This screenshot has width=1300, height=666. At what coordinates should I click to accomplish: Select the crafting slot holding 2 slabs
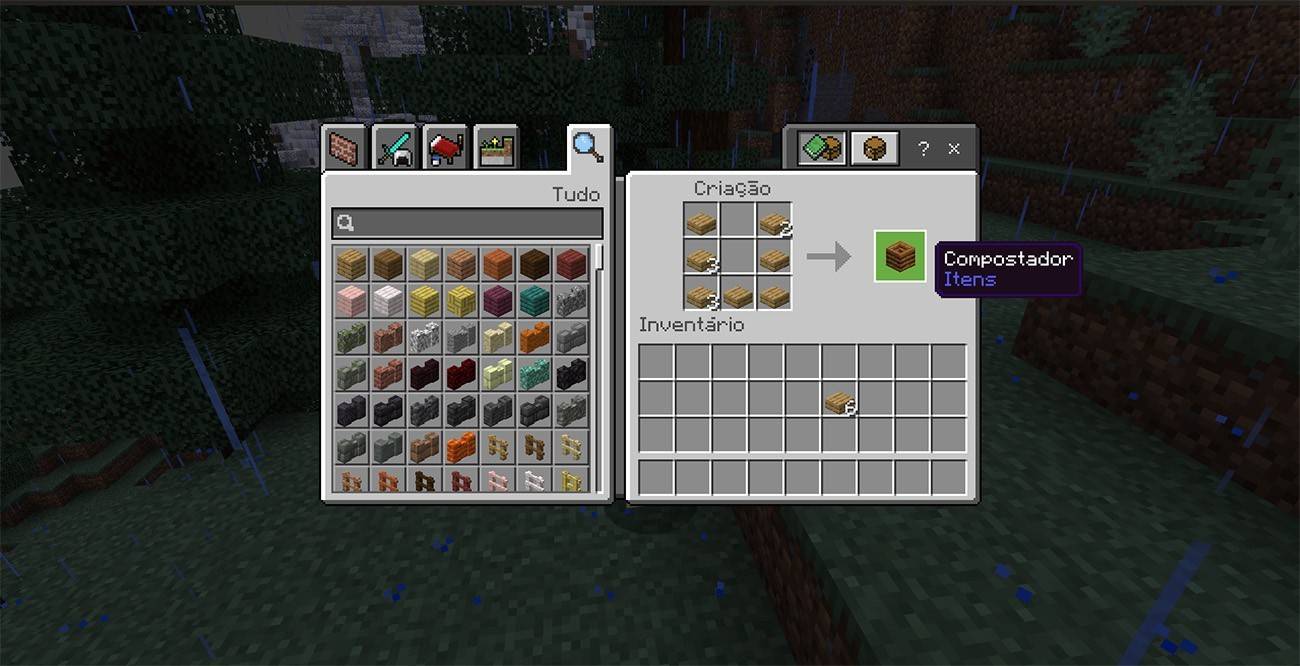pyautogui.click(x=773, y=222)
